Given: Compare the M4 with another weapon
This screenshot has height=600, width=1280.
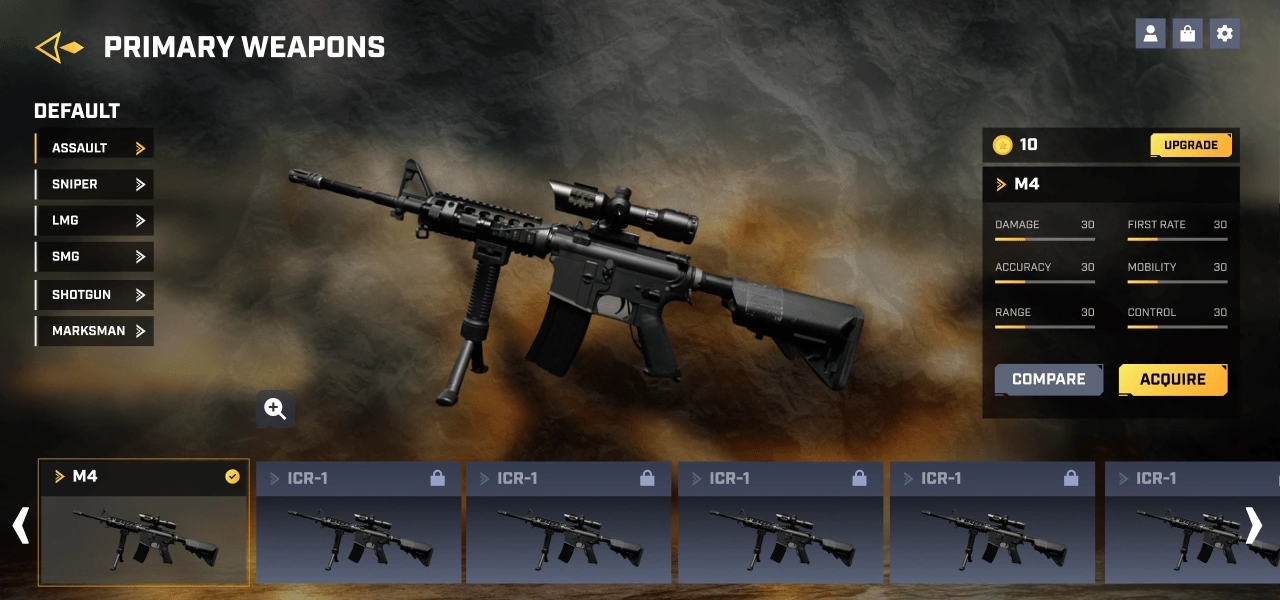Looking at the screenshot, I should click(x=1048, y=380).
